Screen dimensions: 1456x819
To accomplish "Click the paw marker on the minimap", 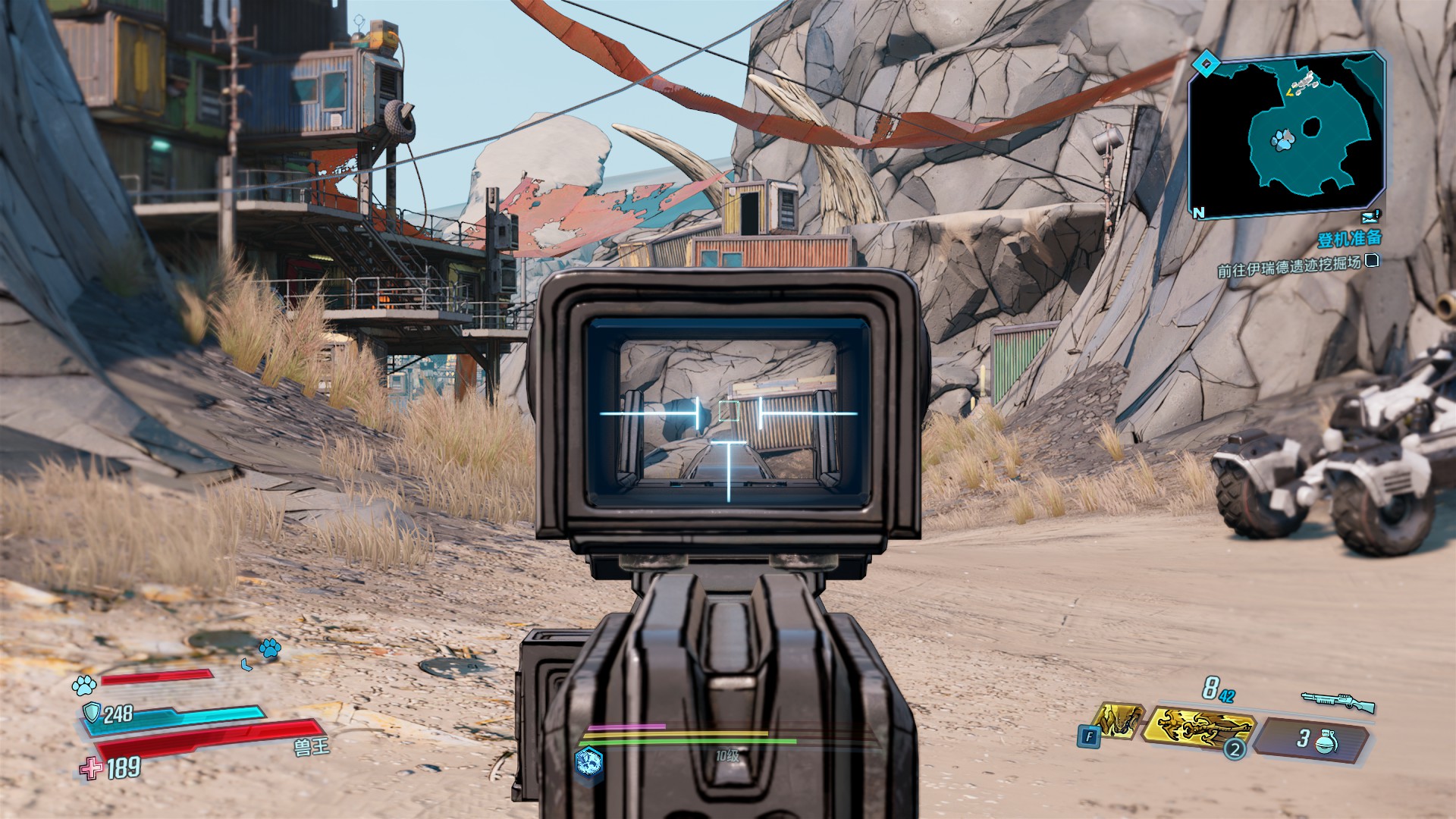I will 1282,140.
